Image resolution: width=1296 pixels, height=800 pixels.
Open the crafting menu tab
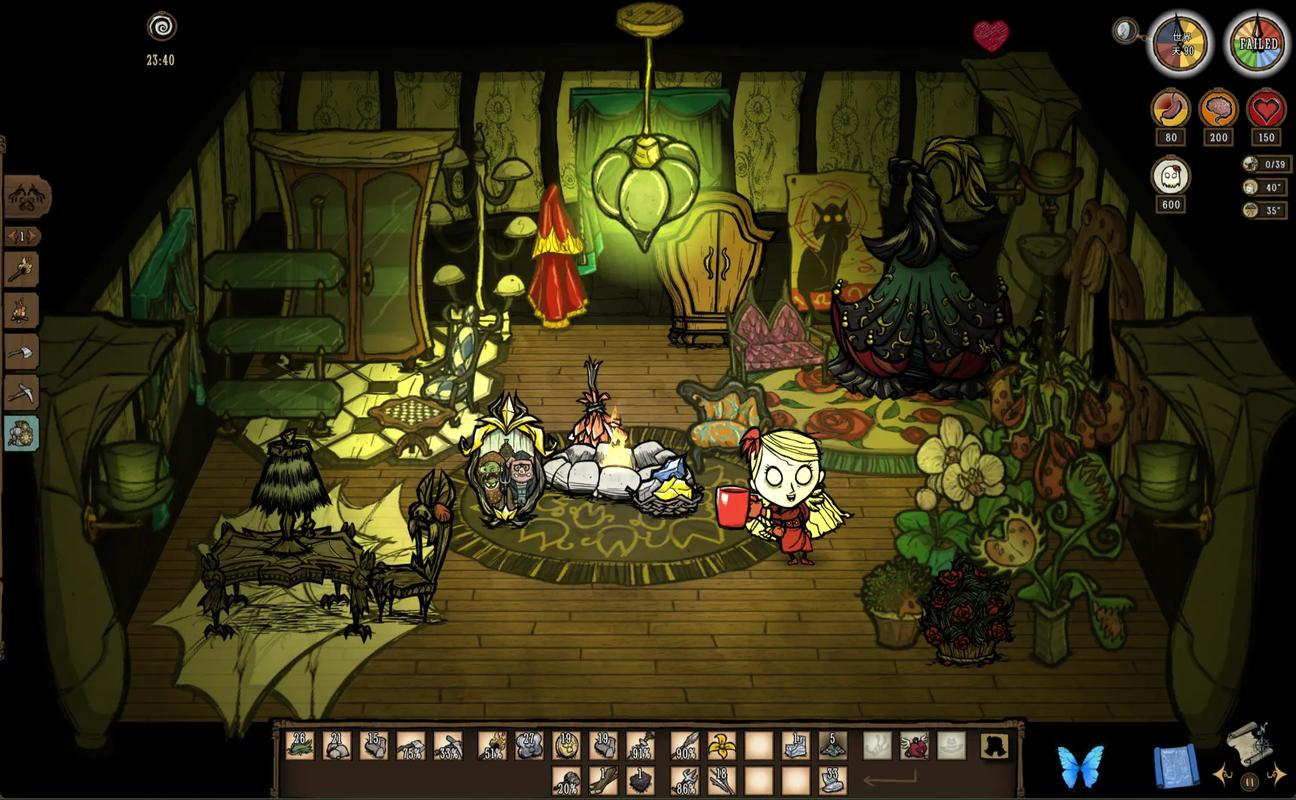pyautogui.click(x=25, y=197)
